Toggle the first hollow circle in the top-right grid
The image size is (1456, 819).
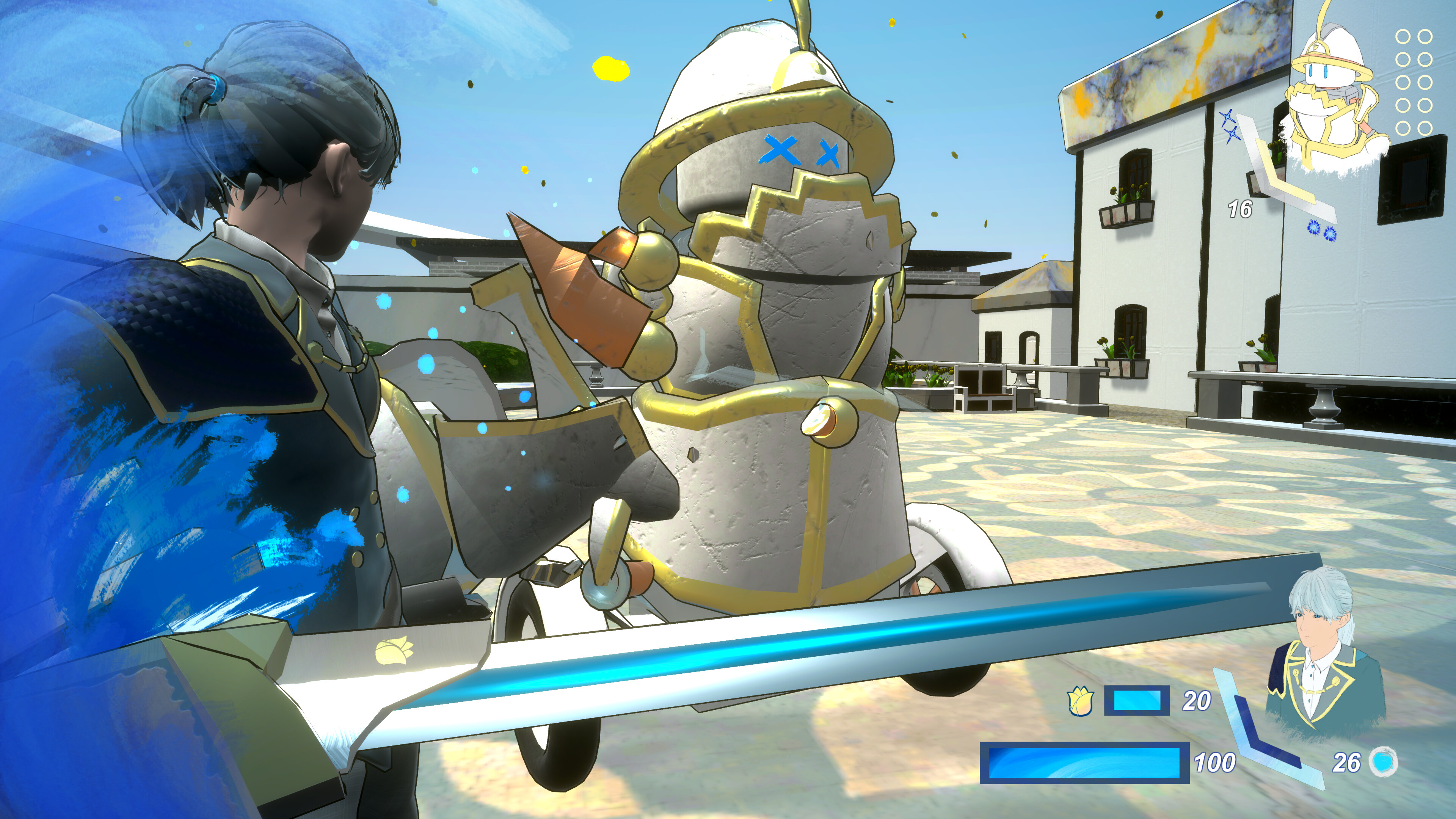1403,36
